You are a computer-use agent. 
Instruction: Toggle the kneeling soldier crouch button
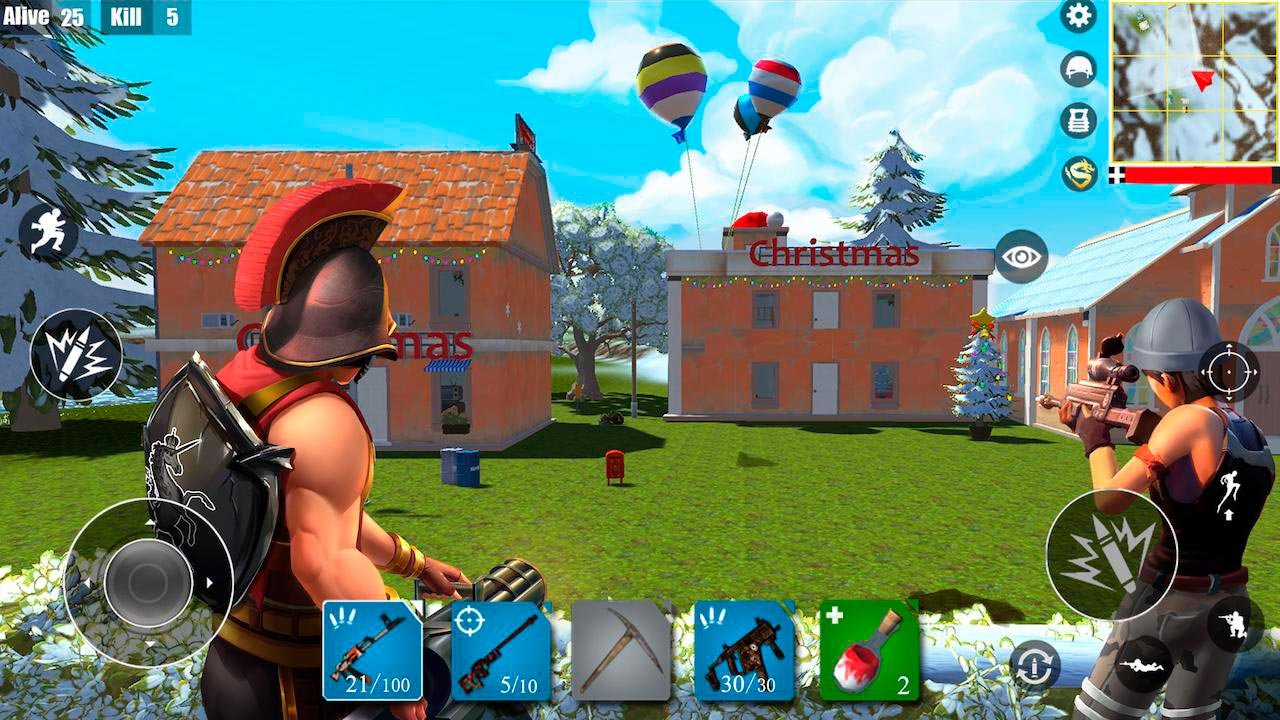tap(1235, 624)
